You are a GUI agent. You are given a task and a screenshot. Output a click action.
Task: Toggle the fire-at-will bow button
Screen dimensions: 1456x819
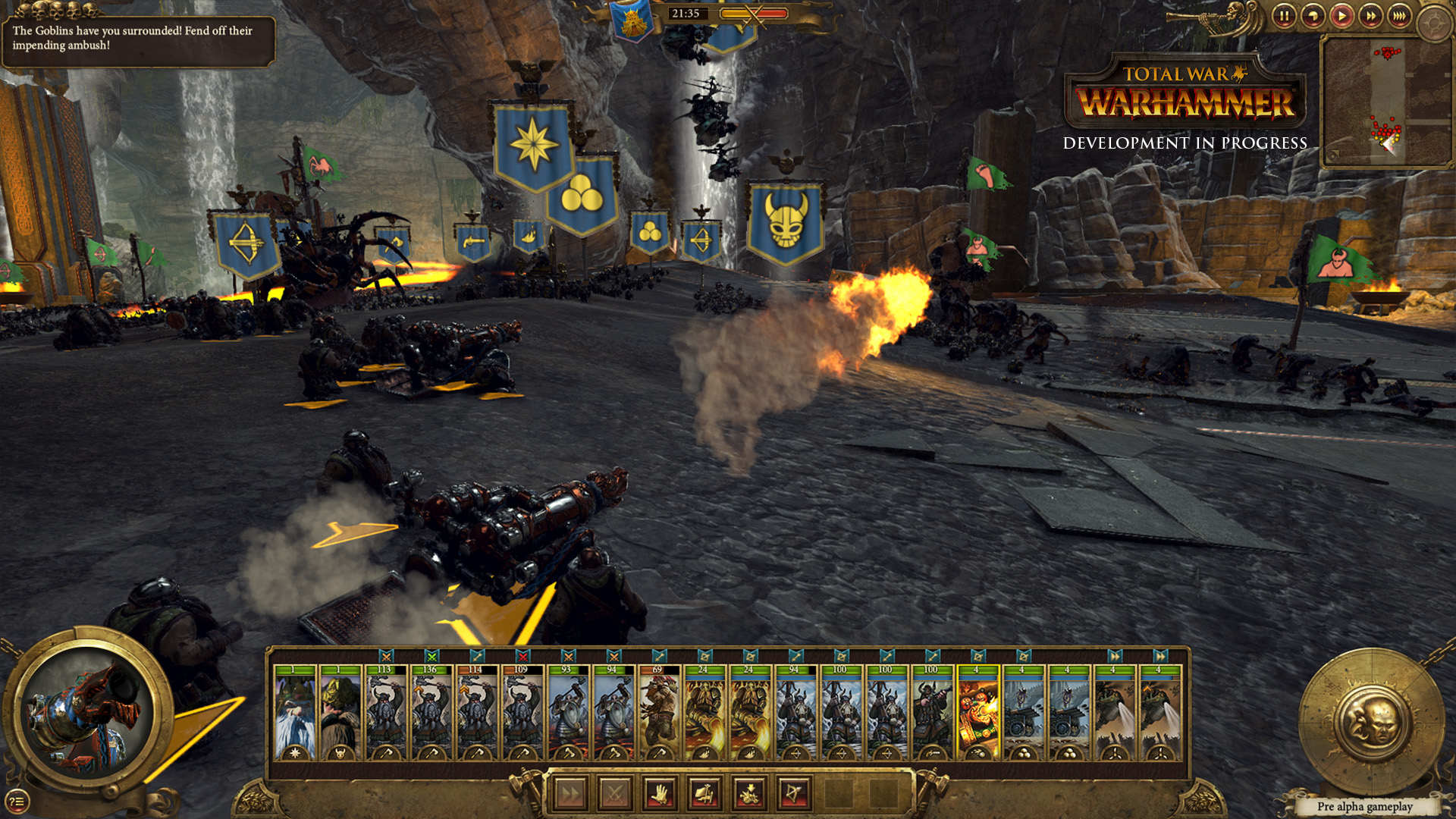(795, 794)
